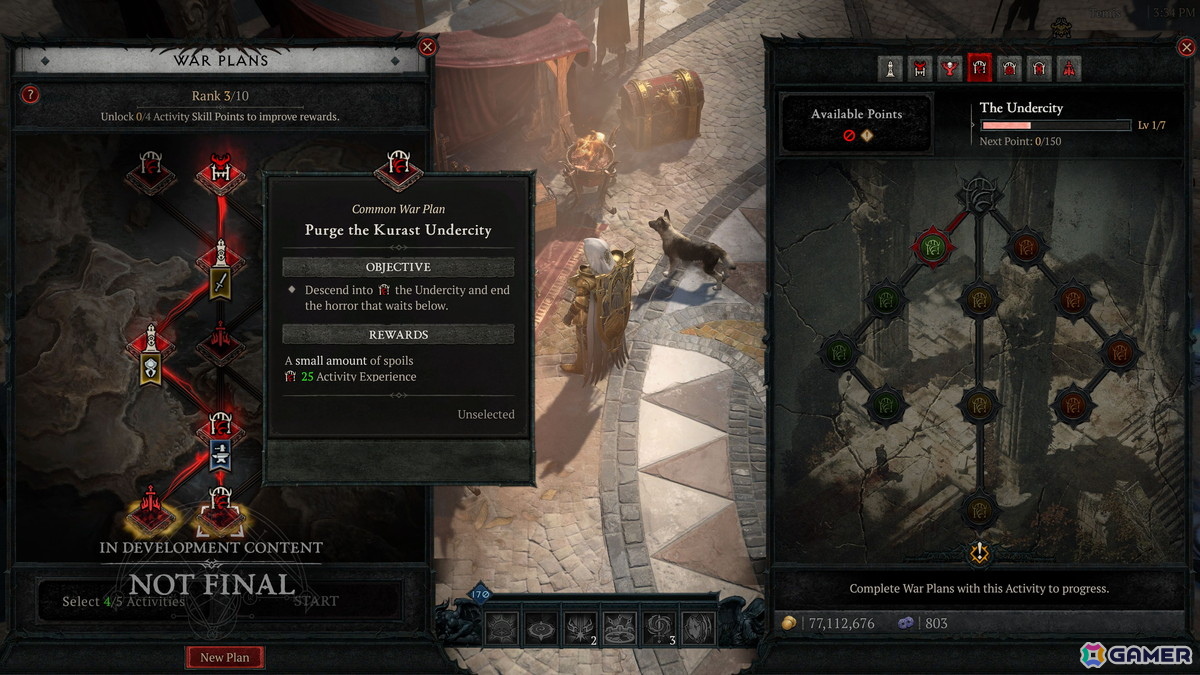
Task: Choose the top node of the red skill branch
Action: coord(1026,245)
